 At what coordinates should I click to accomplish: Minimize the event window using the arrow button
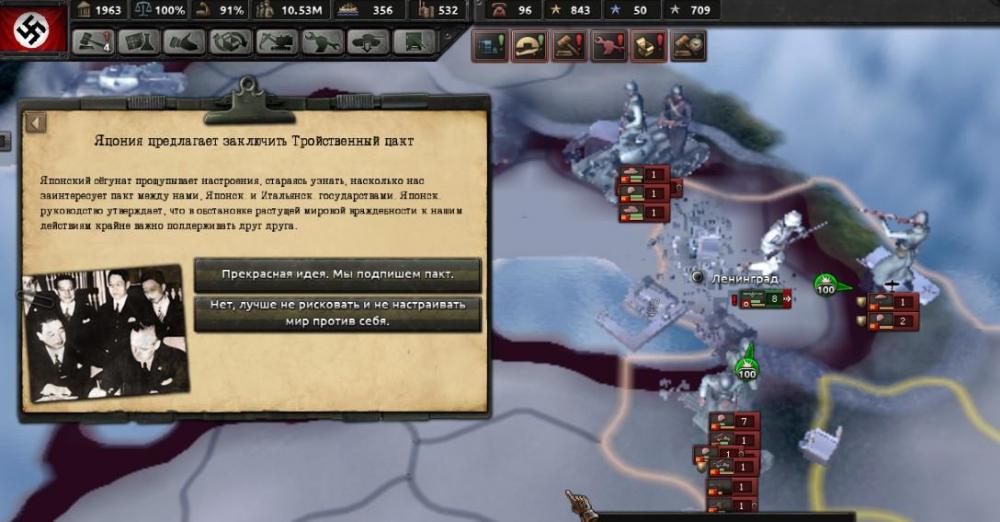37,123
